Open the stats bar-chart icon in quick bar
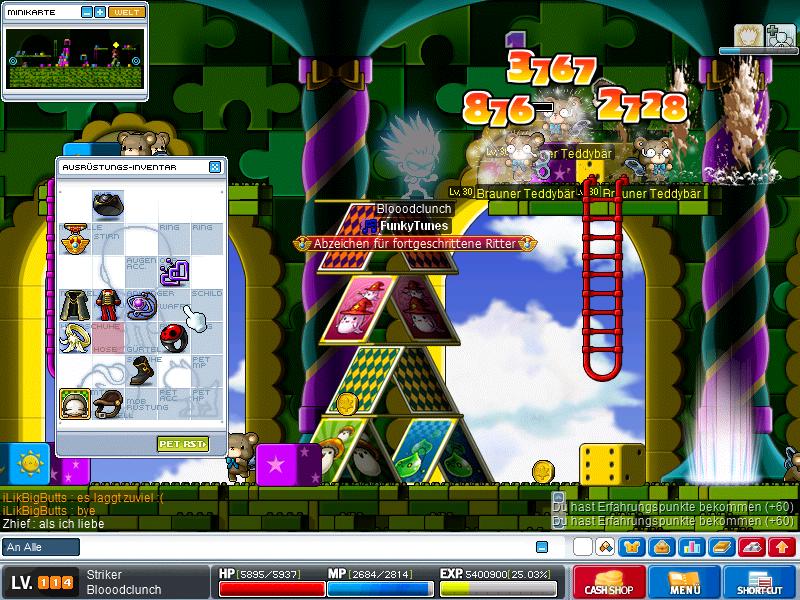This screenshot has height=600, width=800. tap(691, 547)
